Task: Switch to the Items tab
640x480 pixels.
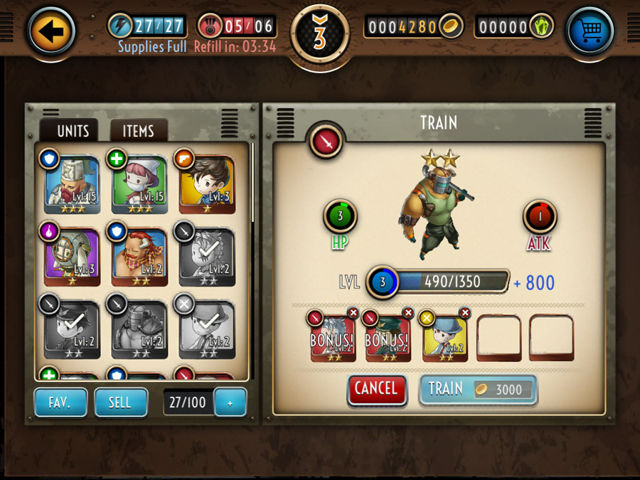Action: 138,131
